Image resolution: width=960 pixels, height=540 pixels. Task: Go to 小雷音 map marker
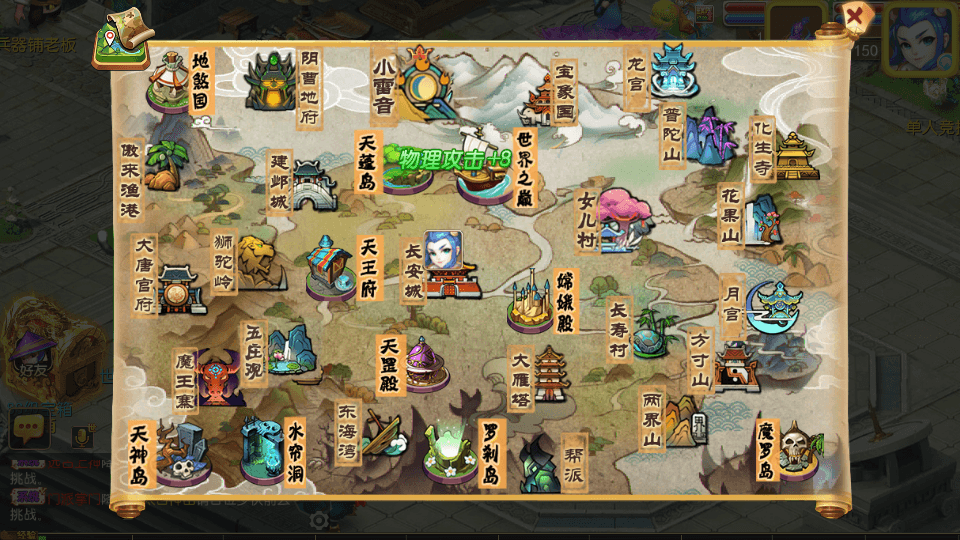click(423, 82)
